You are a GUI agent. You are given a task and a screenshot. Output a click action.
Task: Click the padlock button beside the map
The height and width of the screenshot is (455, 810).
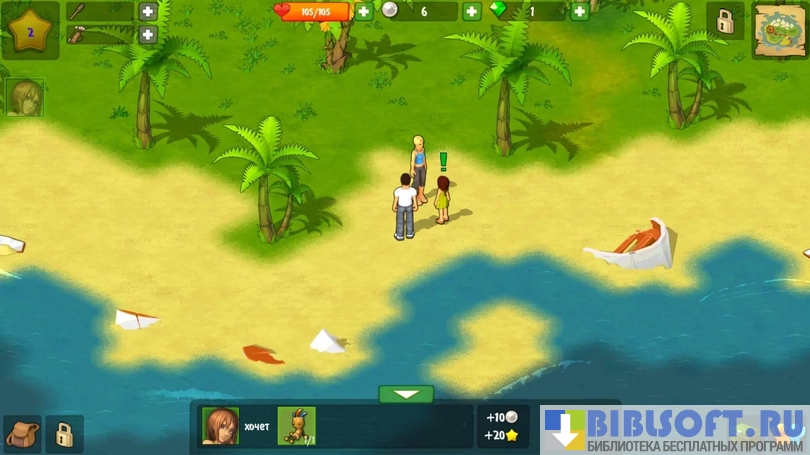tap(724, 21)
